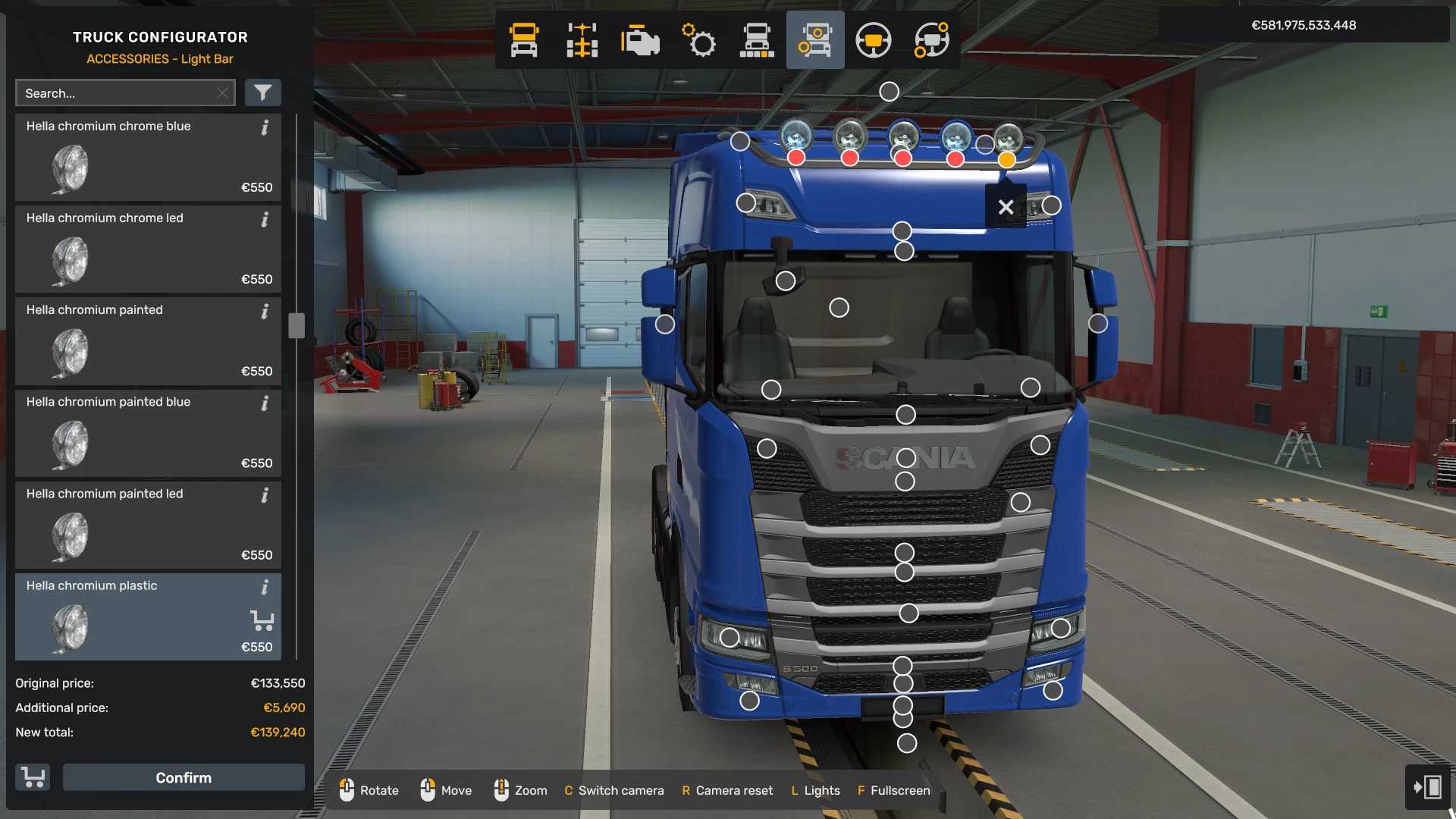Select the orange highlighted light bar slot
Image resolution: width=1456 pixels, height=819 pixels.
[1007, 160]
